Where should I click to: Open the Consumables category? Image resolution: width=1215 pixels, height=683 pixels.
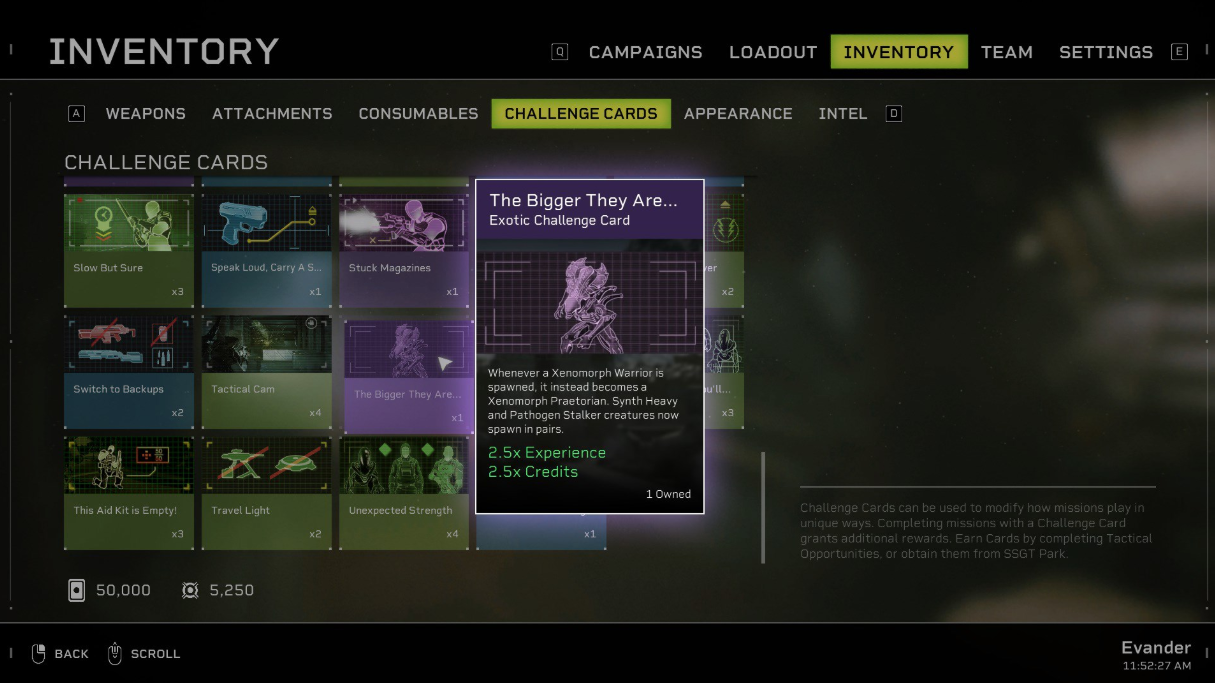click(418, 114)
